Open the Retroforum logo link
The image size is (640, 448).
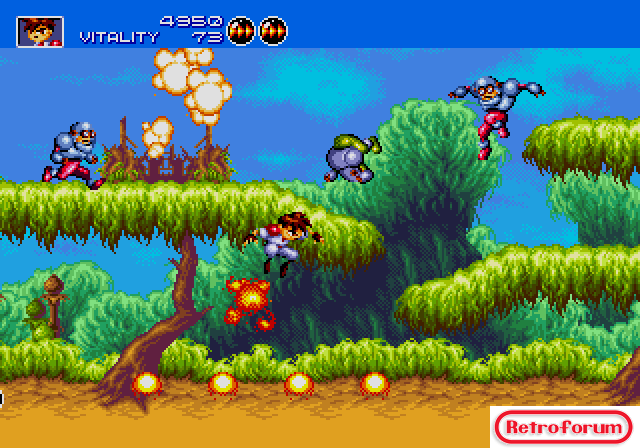pyautogui.click(x=563, y=427)
